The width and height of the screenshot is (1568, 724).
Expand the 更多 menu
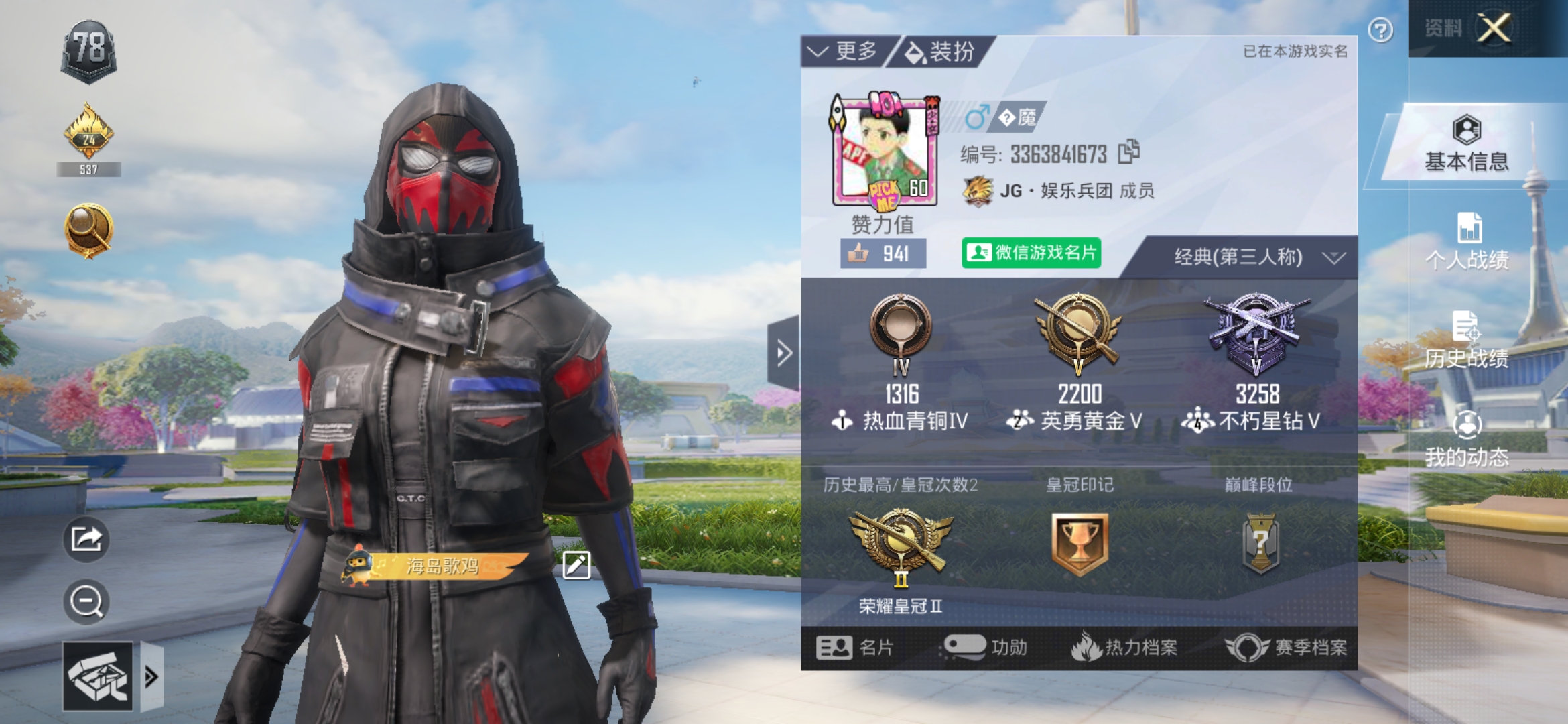(844, 51)
